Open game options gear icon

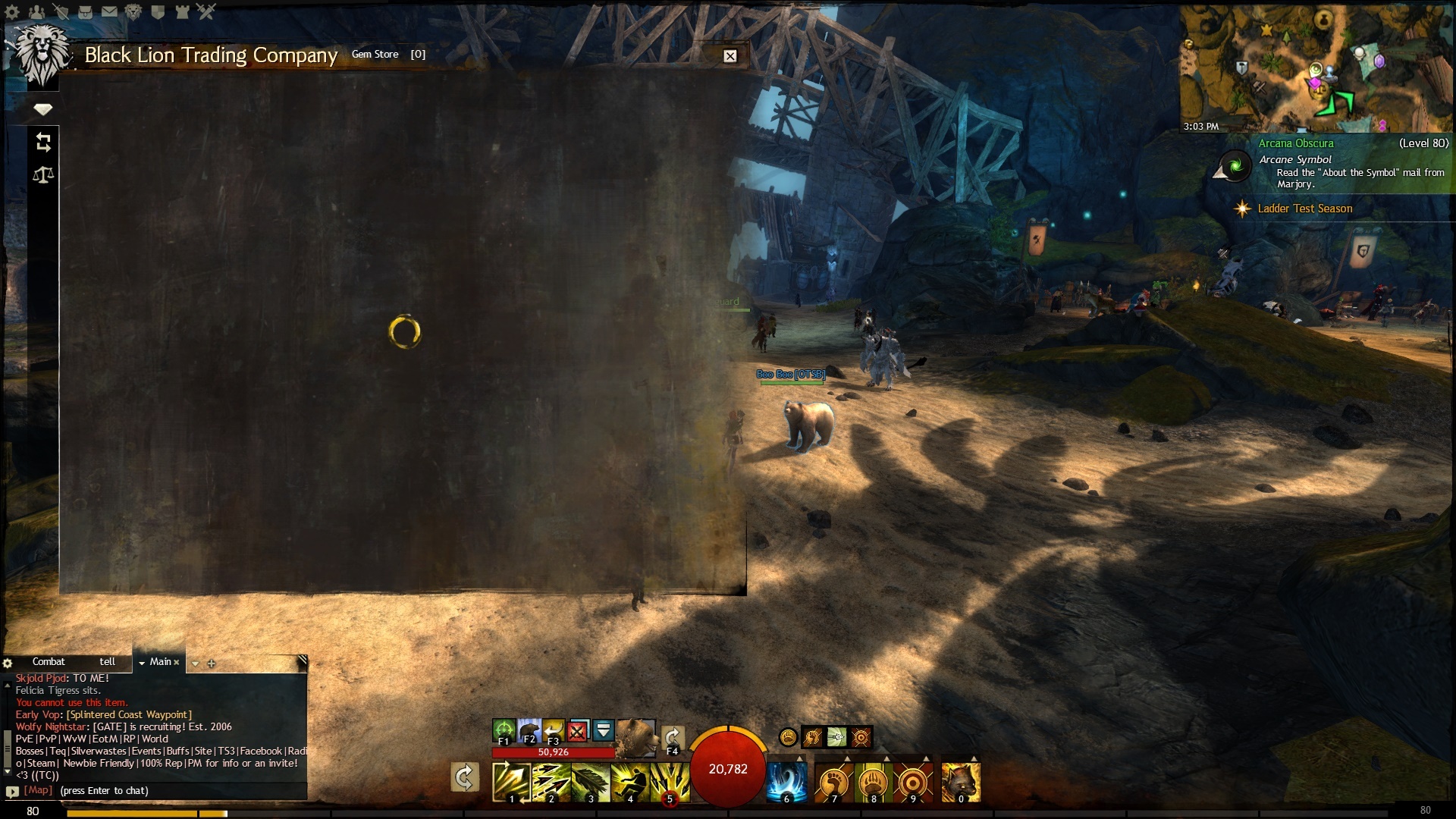click(x=12, y=11)
